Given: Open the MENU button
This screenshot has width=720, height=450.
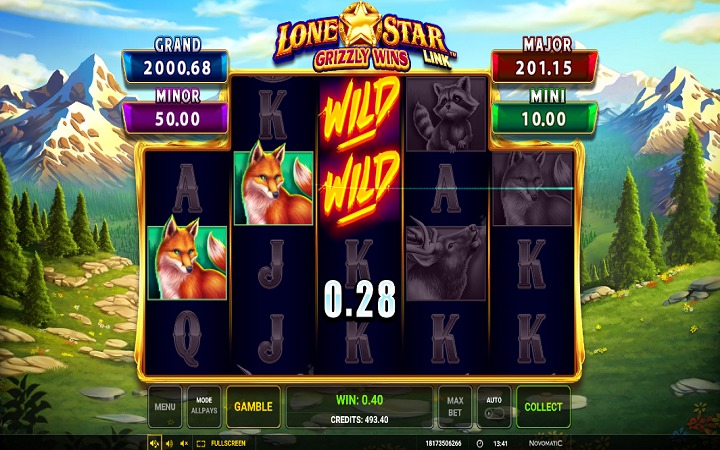Looking at the screenshot, I should (166, 407).
